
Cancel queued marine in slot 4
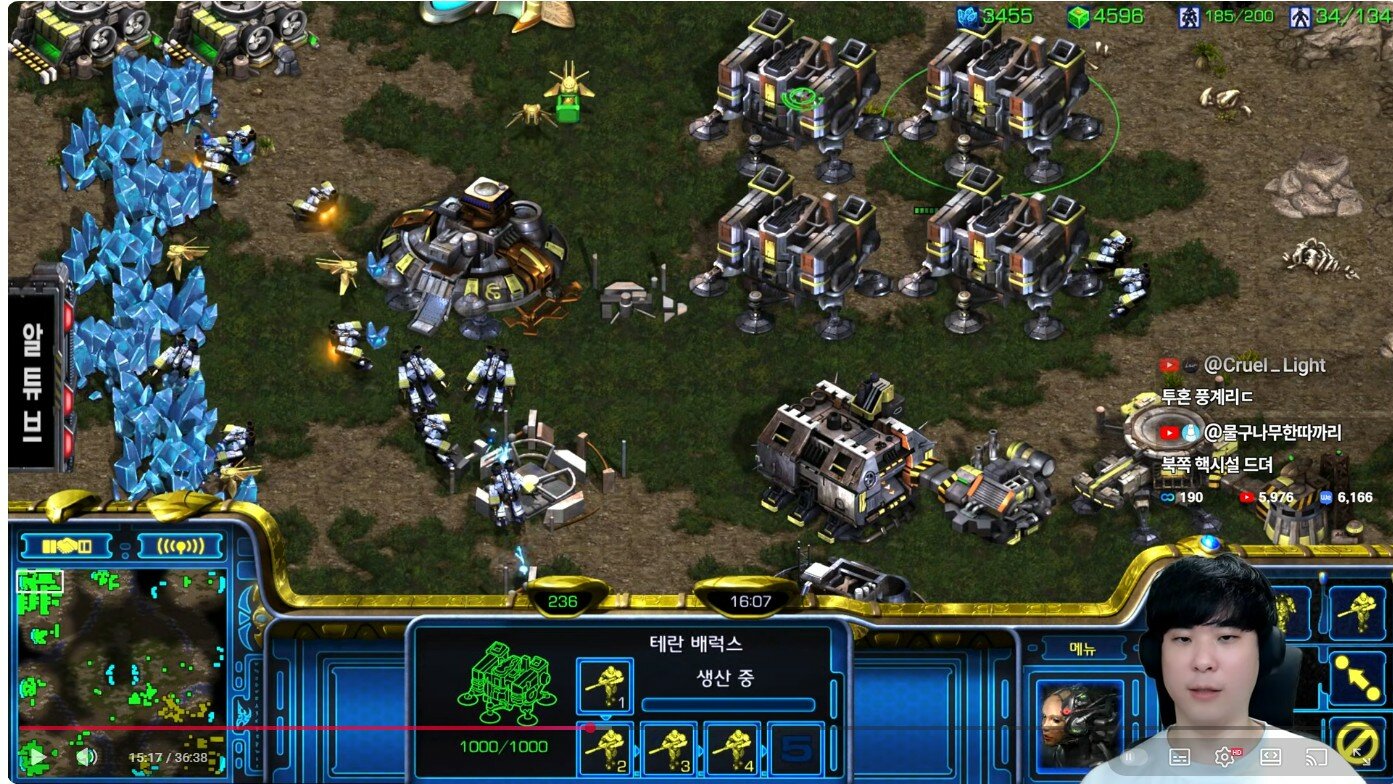[x=733, y=748]
